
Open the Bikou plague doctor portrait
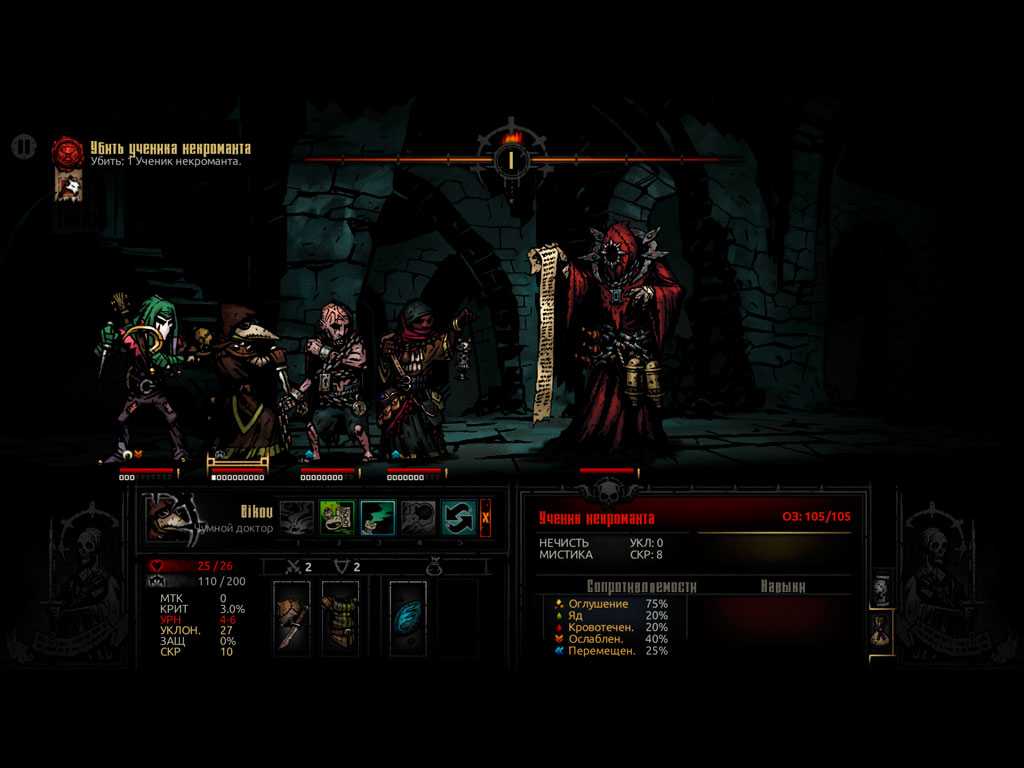[x=167, y=517]
